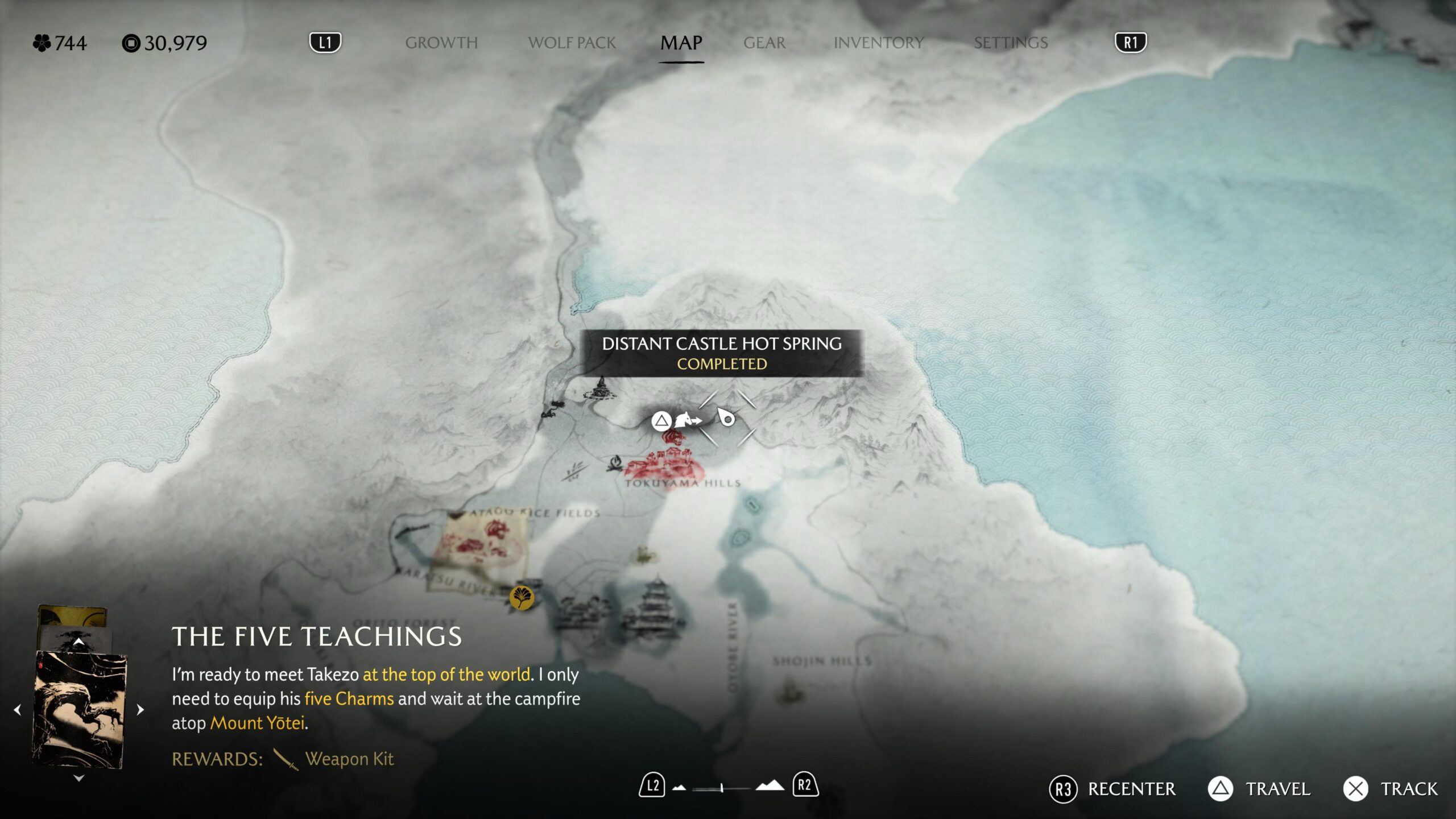
Task: Select the crossed bamboo marker on the map
Action: (574, 470)
